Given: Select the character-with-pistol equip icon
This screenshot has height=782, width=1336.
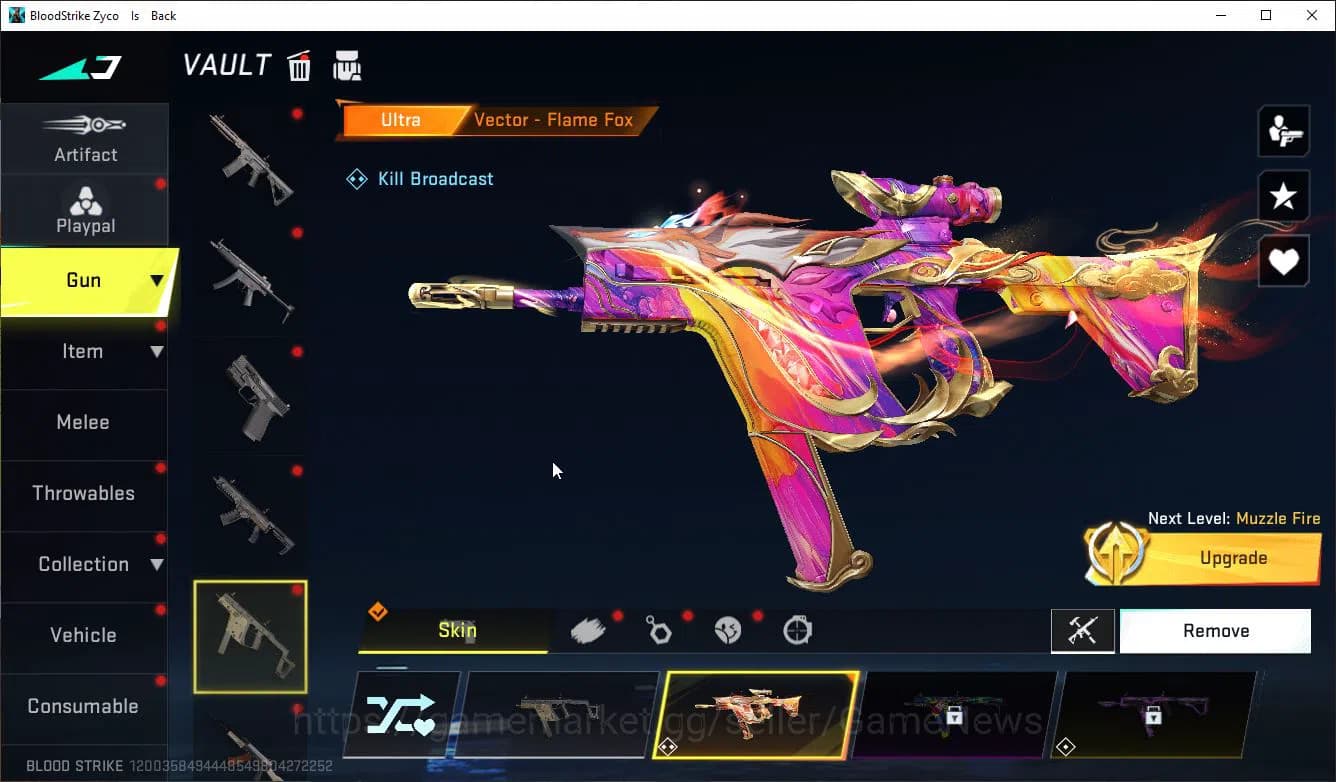Looking at the screenshot, I should 1283,130.
